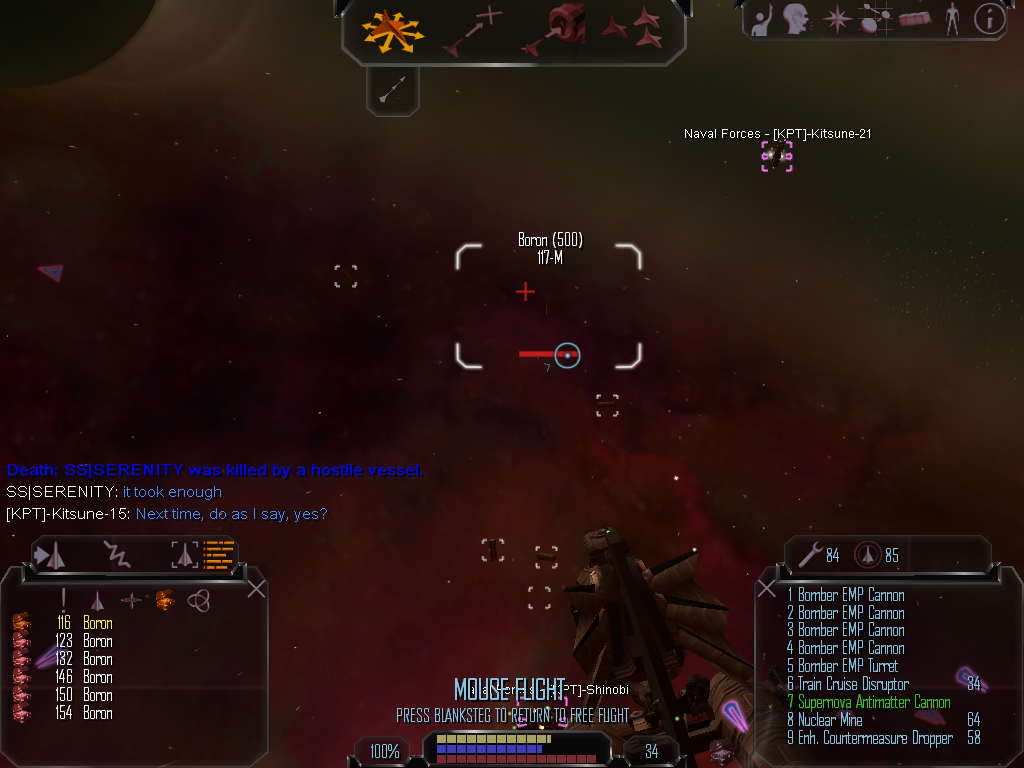Viewport: 1024px width, 768px height.
Task: Use the wrench nanobot repair icon
Action: pos(810,554)
